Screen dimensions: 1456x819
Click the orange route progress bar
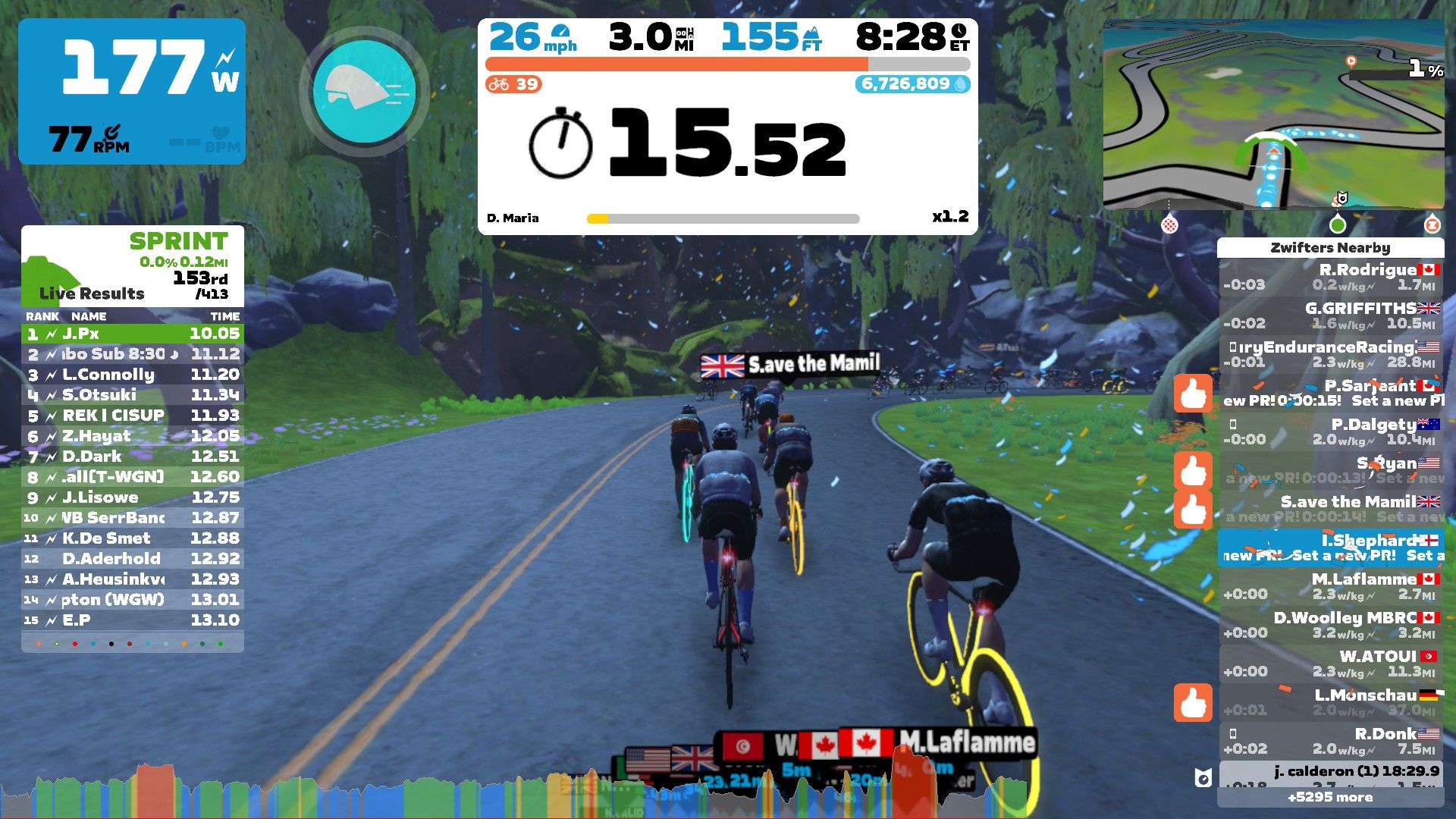pyautogui.click(x=675, y=61)
